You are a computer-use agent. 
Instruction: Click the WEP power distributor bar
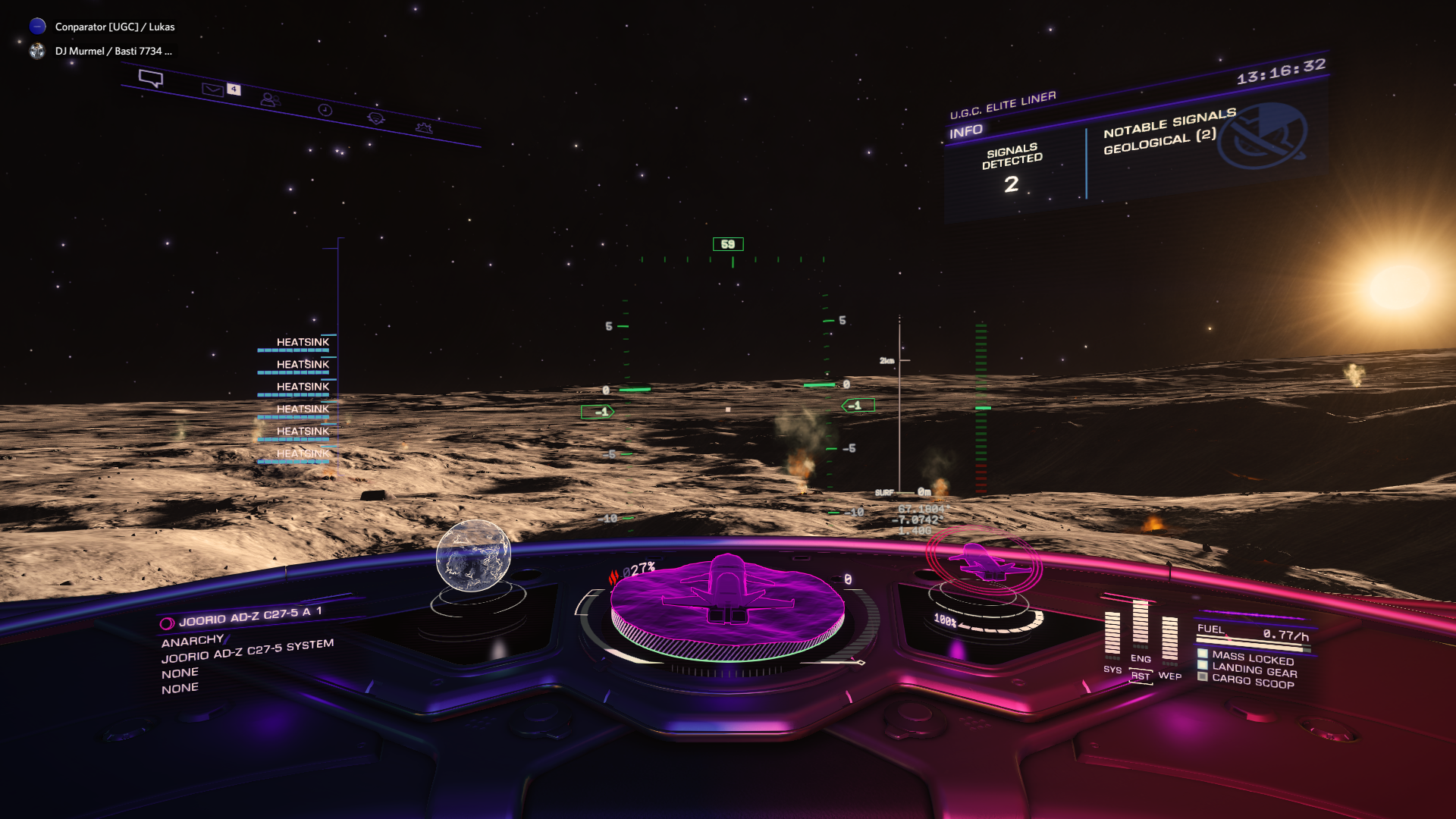pos(1169,639)
